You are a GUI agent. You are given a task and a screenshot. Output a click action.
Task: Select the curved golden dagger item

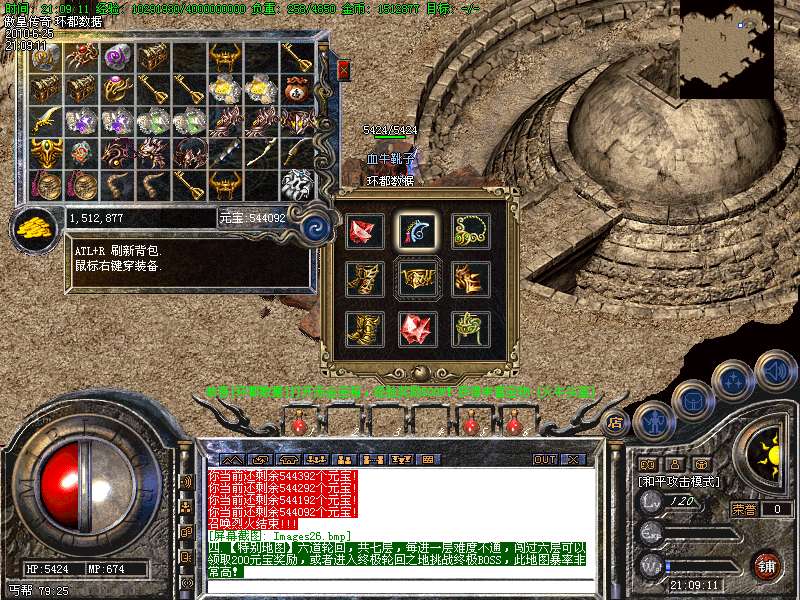pos(45,121)
